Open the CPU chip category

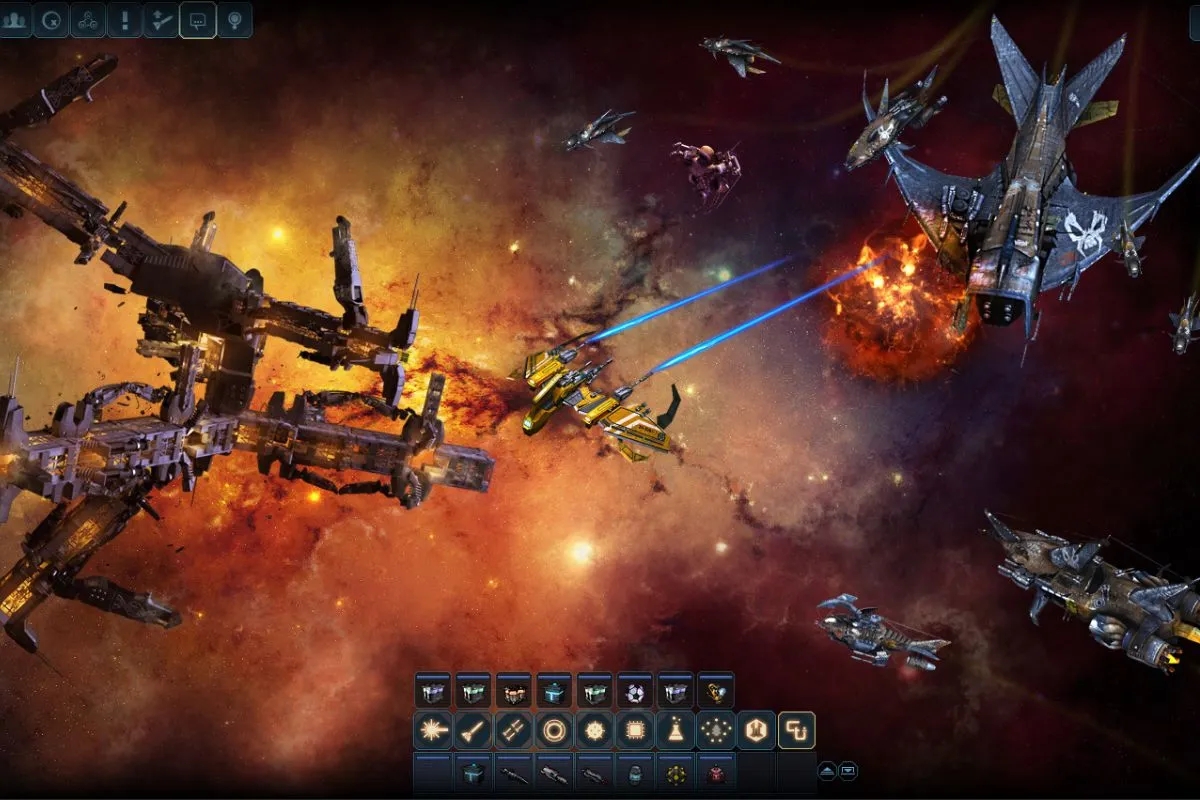coord(635,730)
